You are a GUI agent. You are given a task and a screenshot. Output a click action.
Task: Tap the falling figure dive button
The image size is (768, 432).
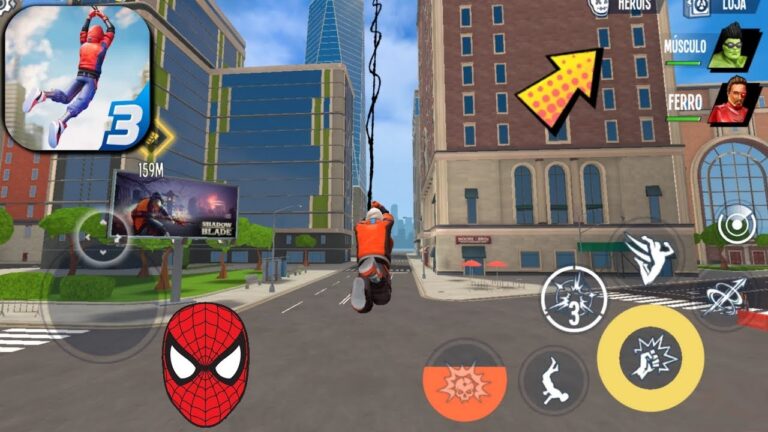pyautogui.click(x=553, y=380)
